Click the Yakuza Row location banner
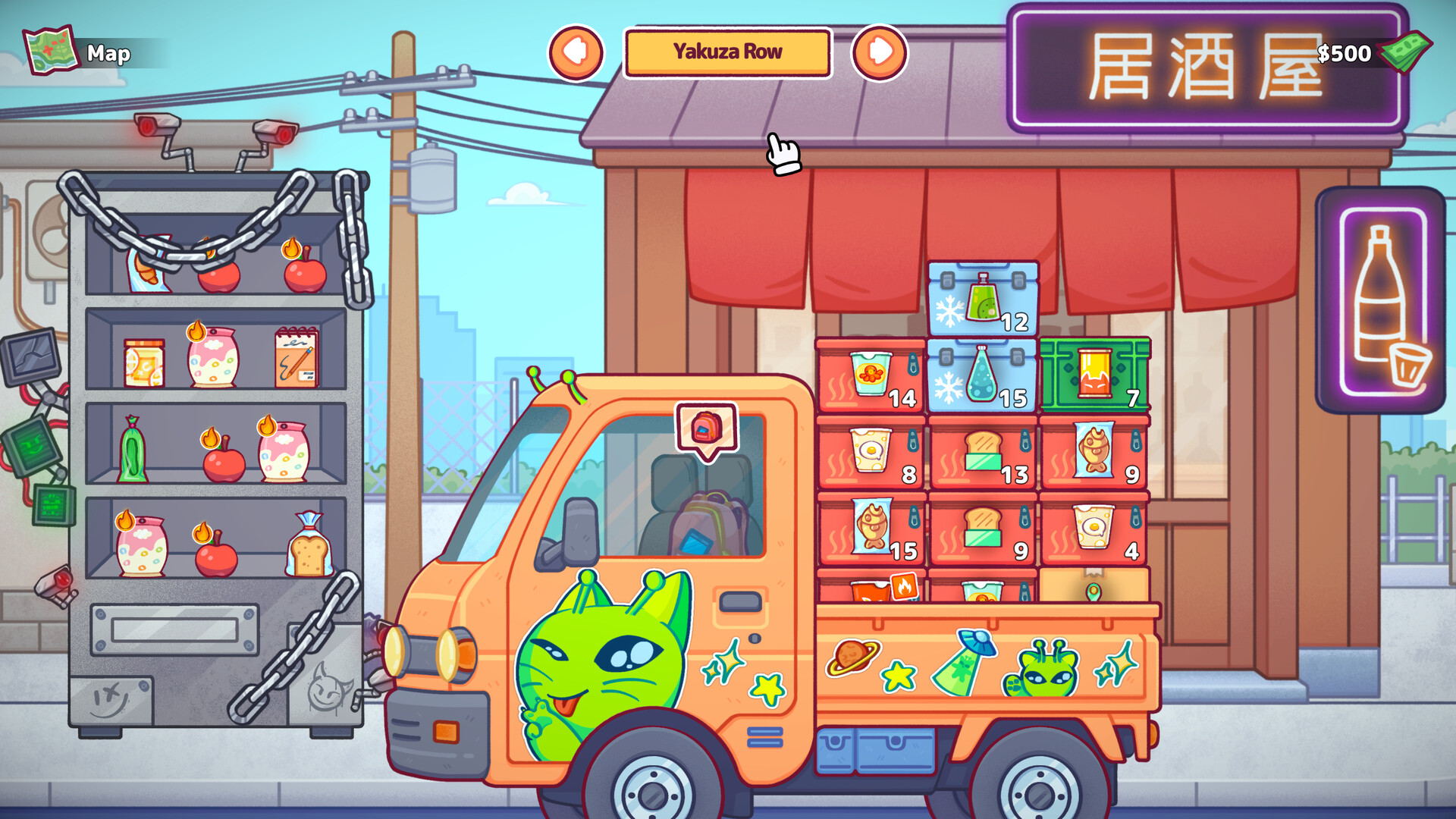The image size is (1456, 819). click(727, 52)
